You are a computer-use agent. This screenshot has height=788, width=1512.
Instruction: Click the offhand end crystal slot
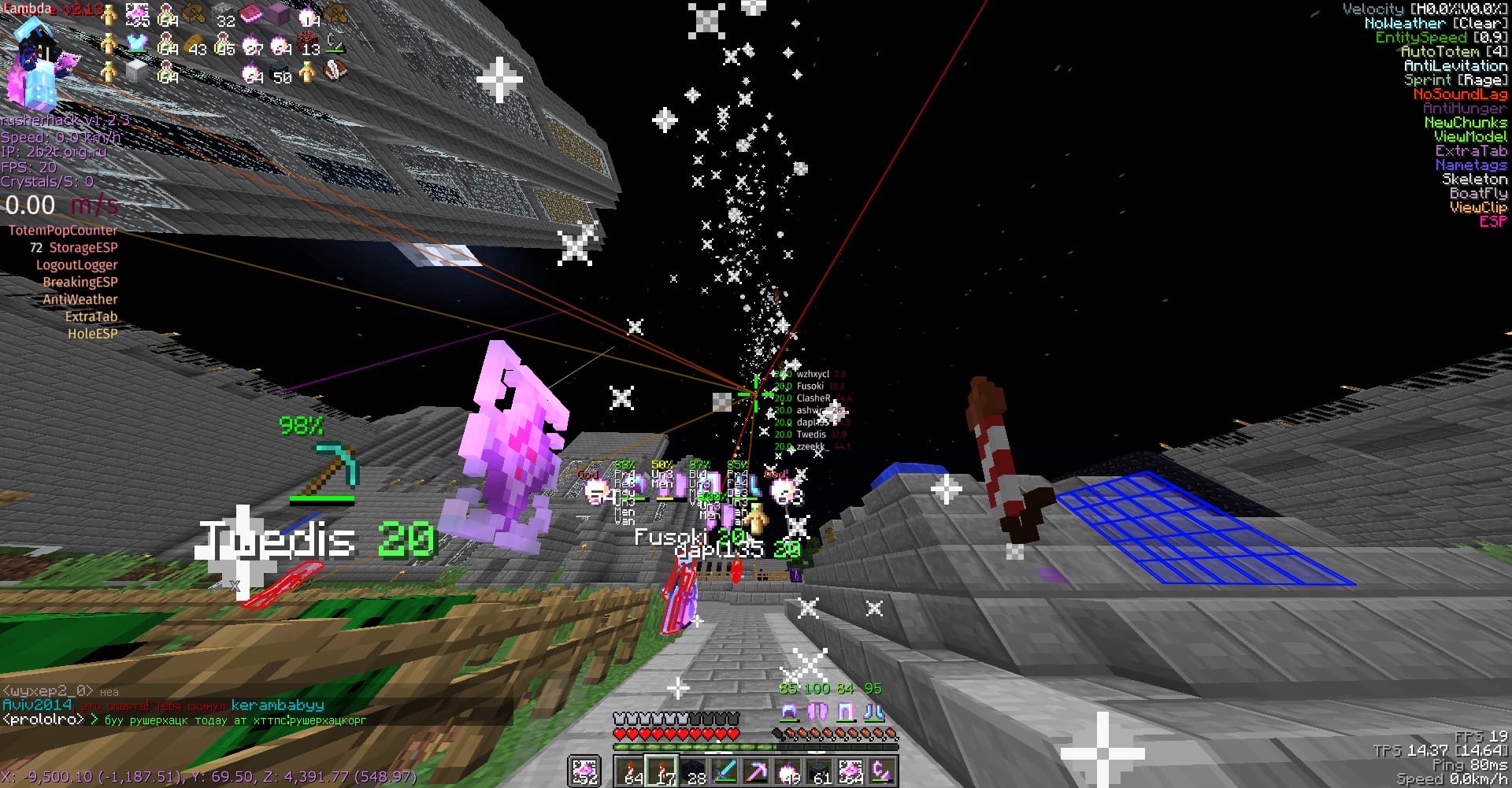click(584, 771)
